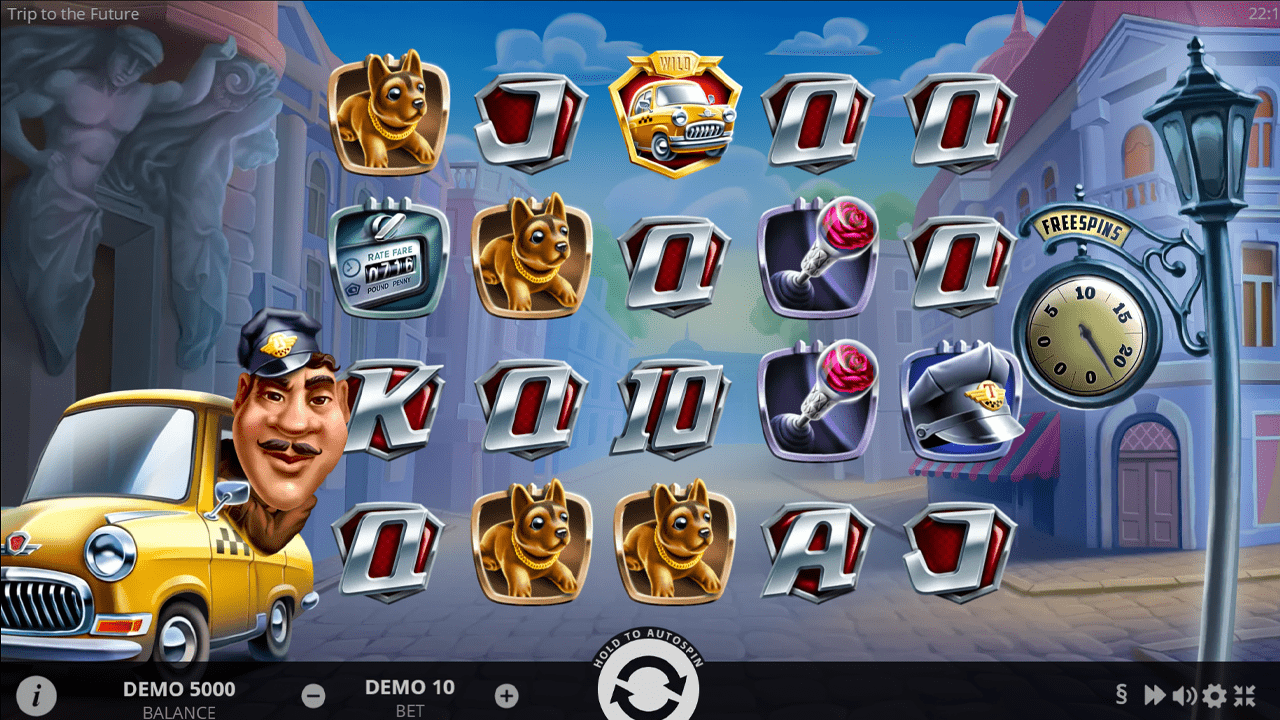Toggle fast-forward turbo spin mode
The width and height of the screenshot is (1280, 720).
[1154, 695]
